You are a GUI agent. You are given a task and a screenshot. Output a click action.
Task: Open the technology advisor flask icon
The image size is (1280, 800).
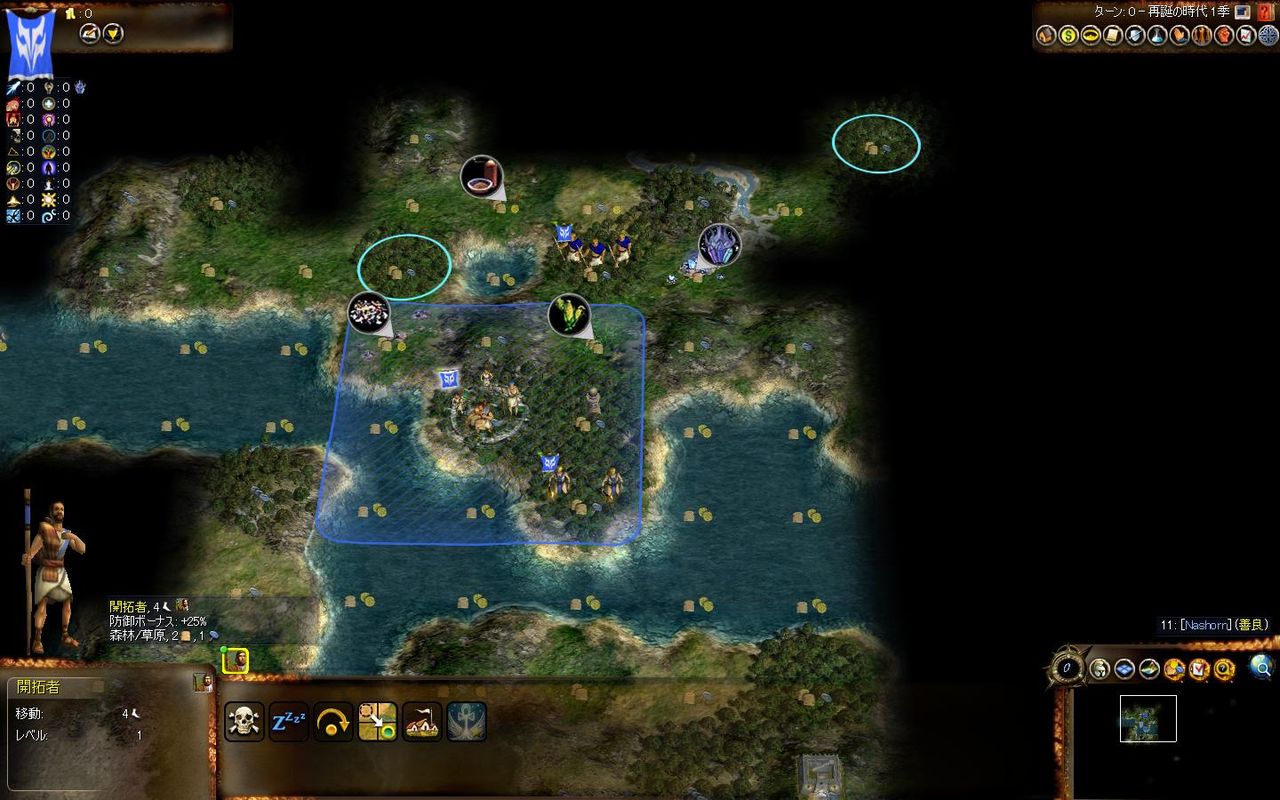[1158, 37]
